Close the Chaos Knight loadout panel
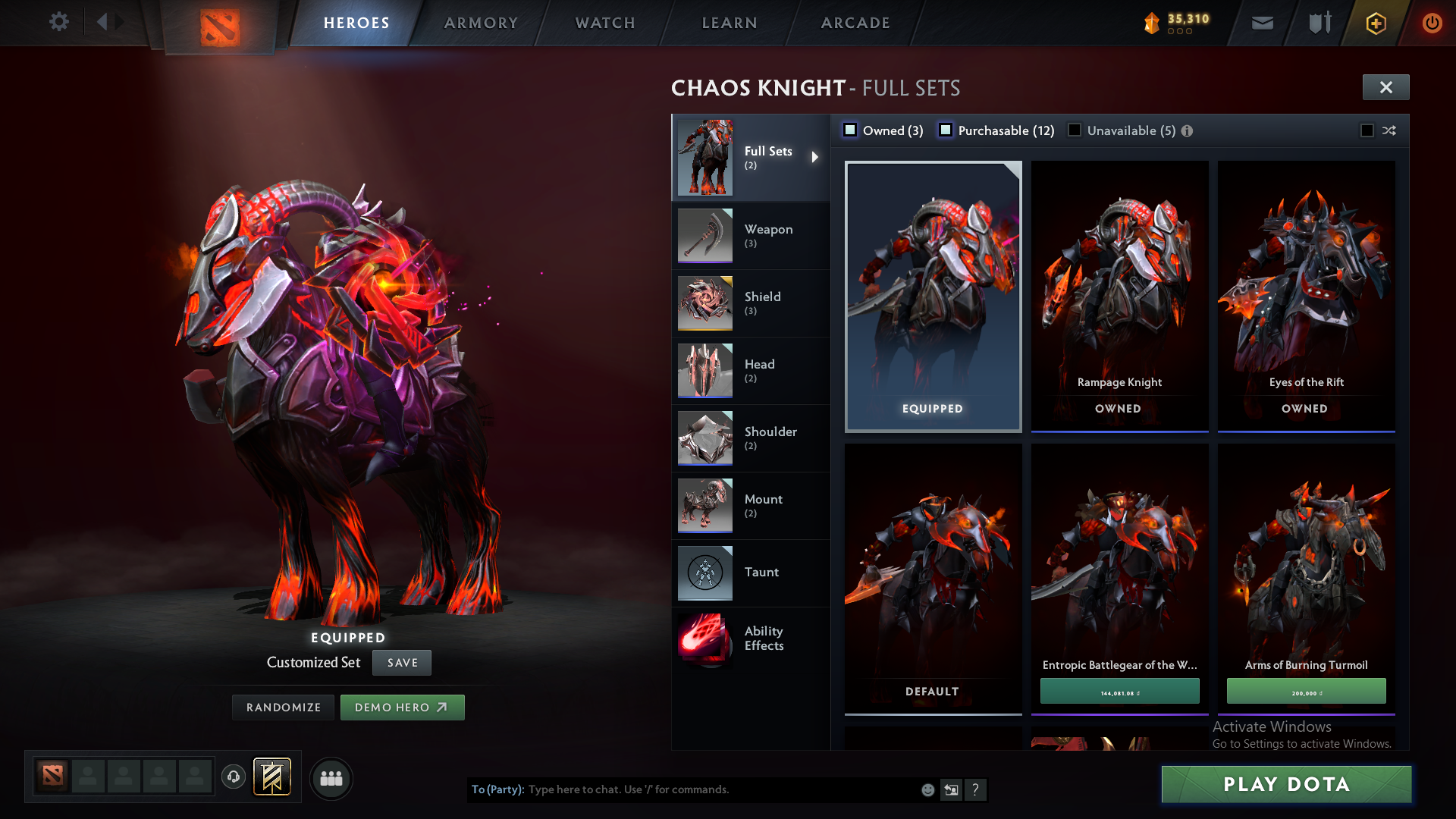 (x=1385, y=87)
